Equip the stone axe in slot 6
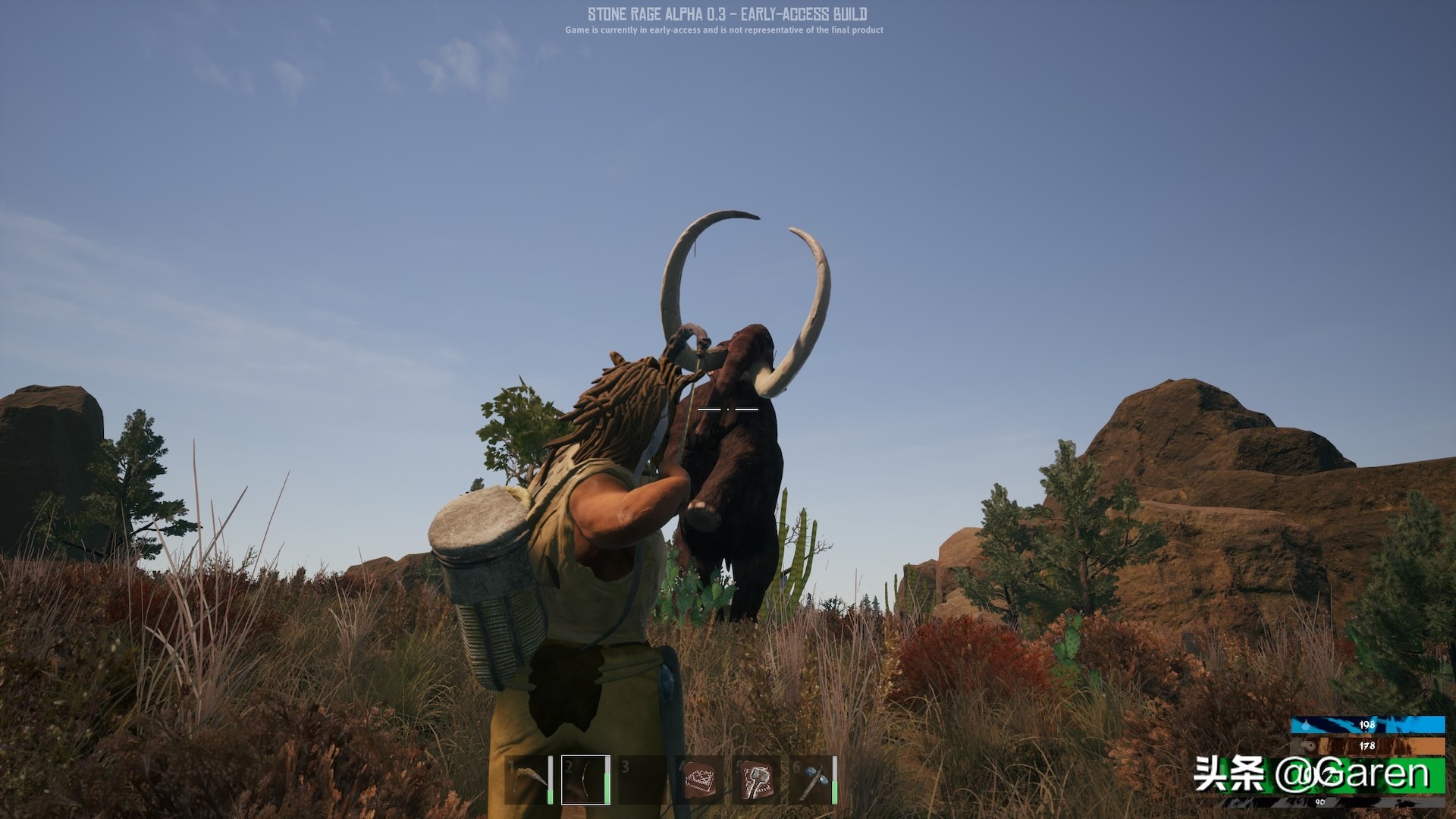 click(x=813, y=780)
